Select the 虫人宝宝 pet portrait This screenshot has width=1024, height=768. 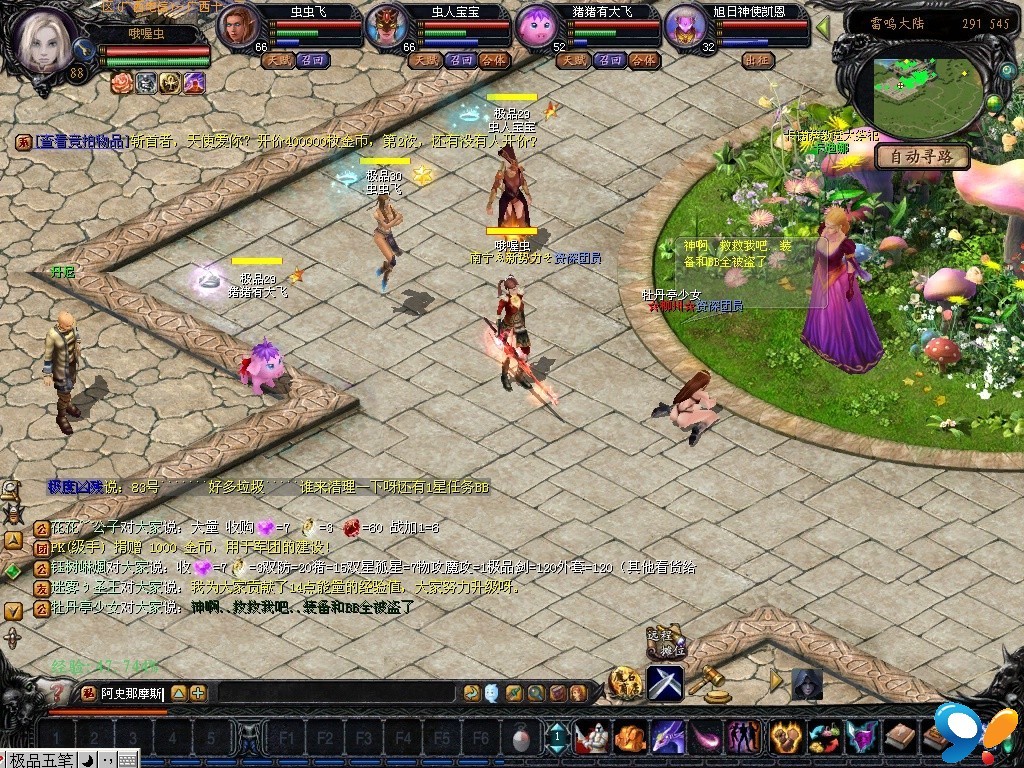click(384, 27)
